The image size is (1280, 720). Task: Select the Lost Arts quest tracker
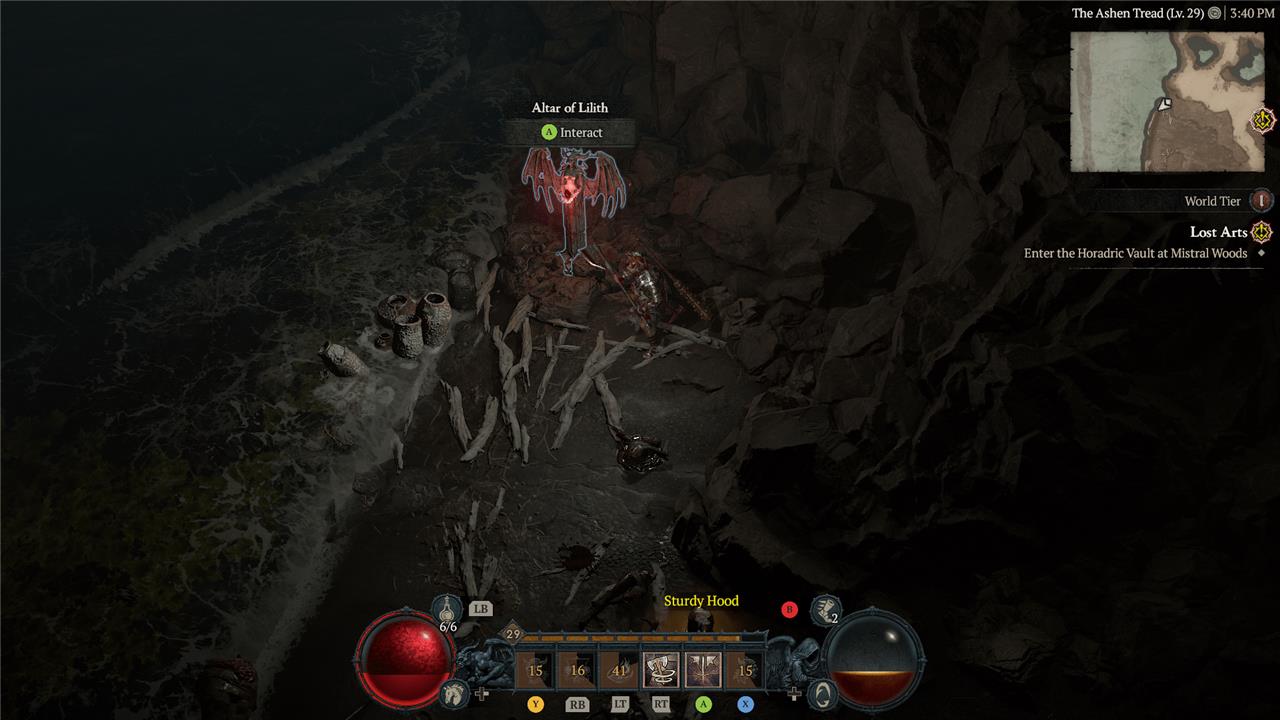1219,233
